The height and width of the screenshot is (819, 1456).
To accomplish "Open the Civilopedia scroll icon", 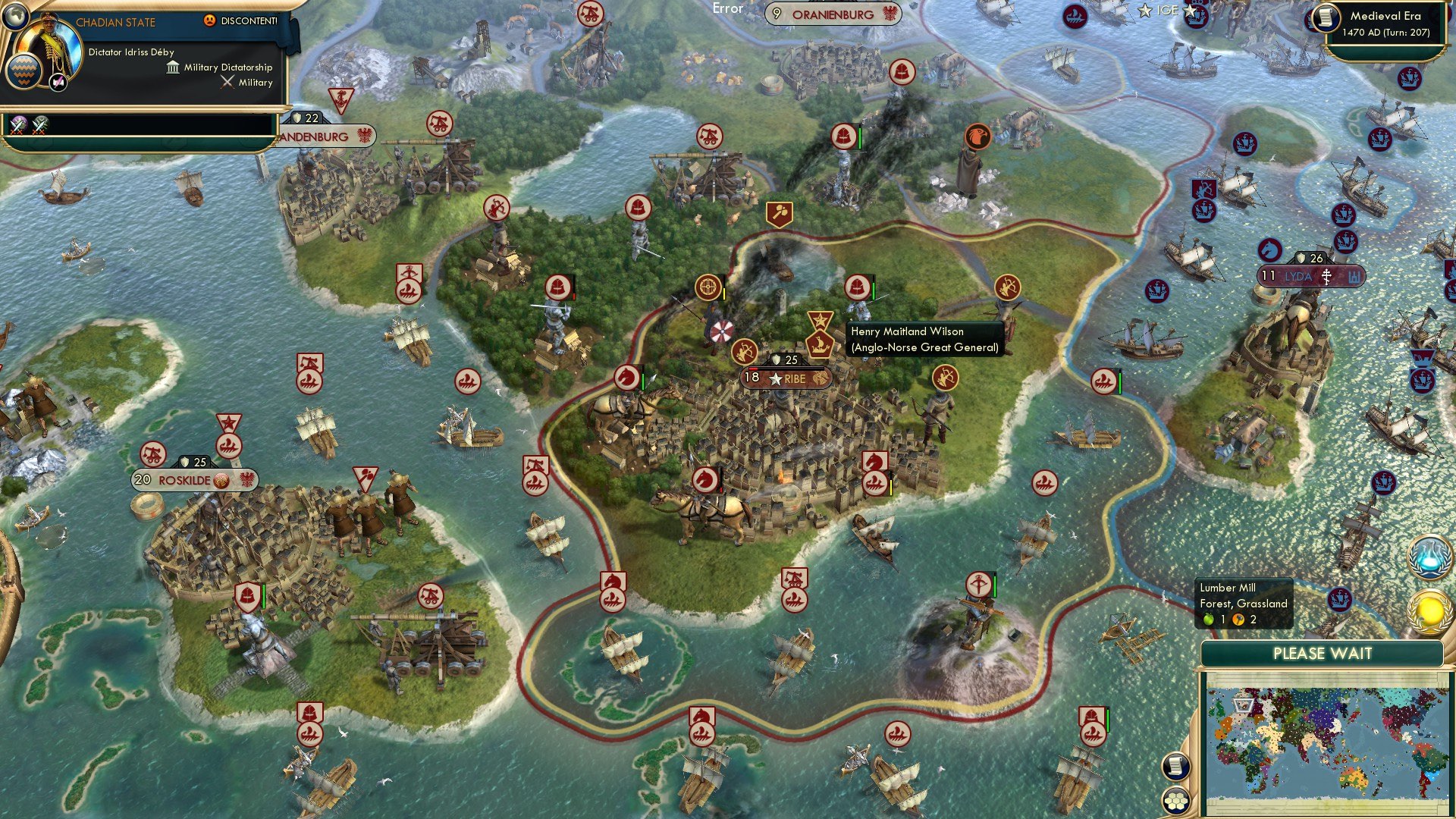I will tap(1175, 767).
